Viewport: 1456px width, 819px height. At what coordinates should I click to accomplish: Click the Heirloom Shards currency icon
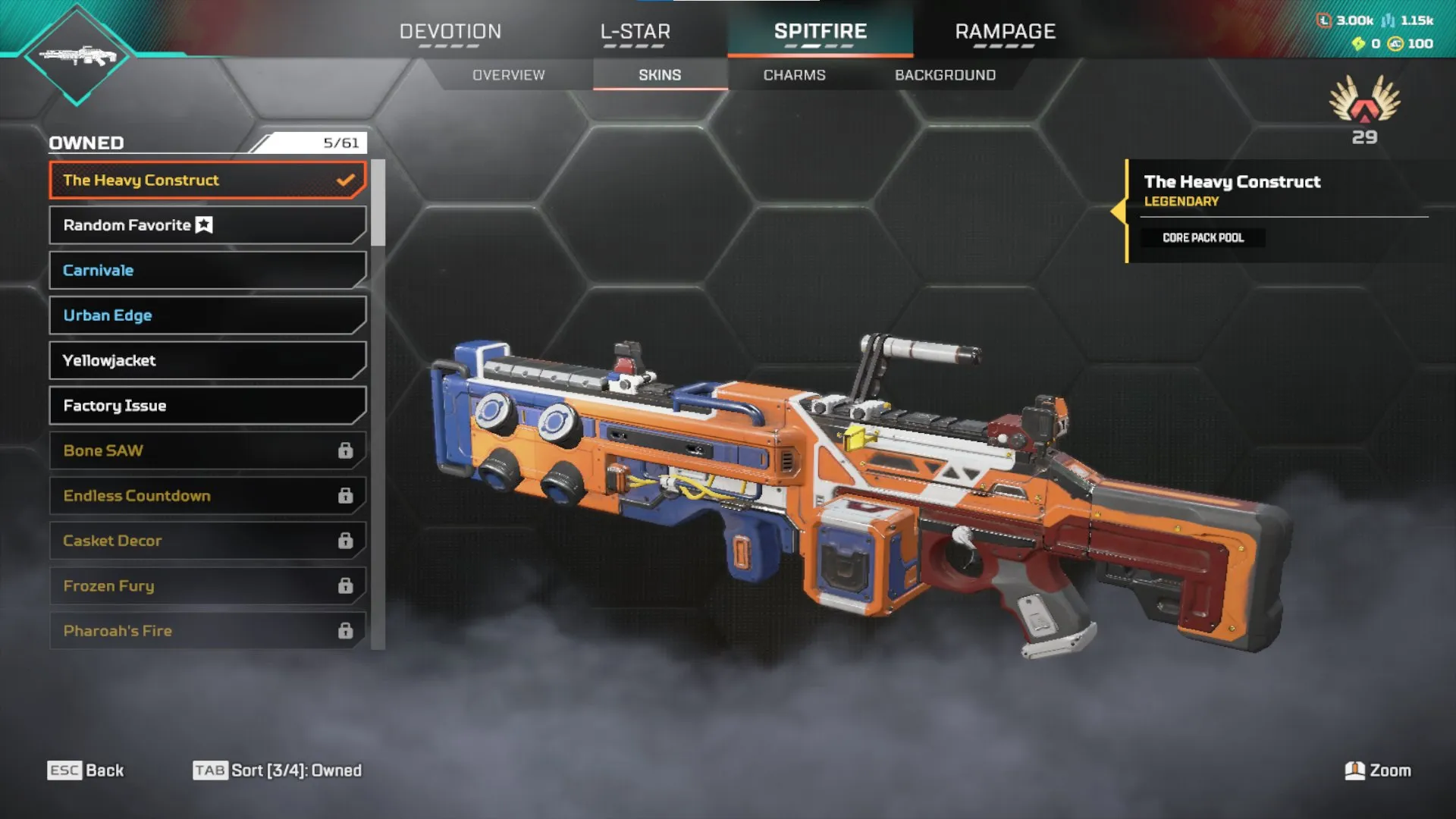(x=1358, y=44)
